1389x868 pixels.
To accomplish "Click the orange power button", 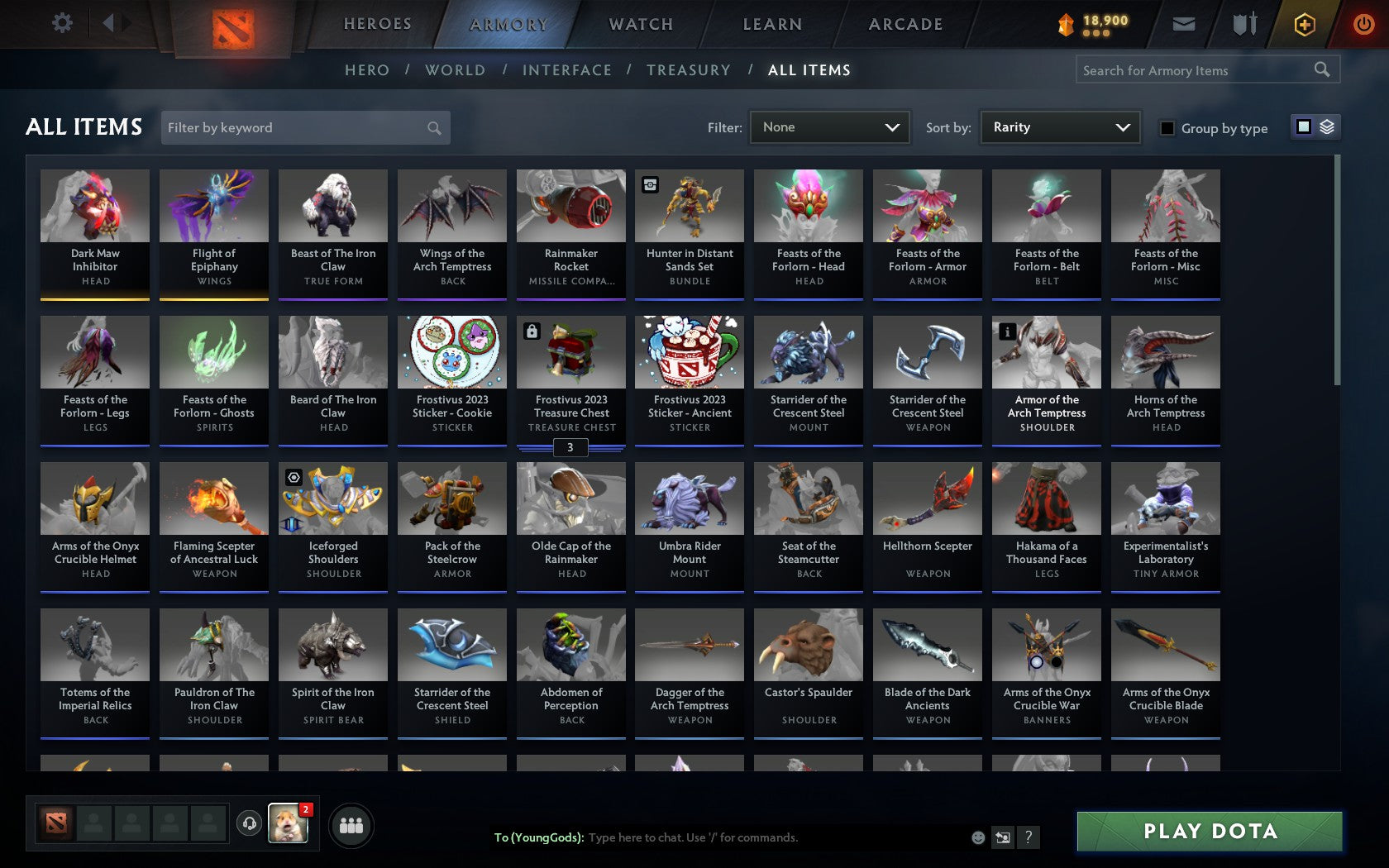I will 1364,24.
